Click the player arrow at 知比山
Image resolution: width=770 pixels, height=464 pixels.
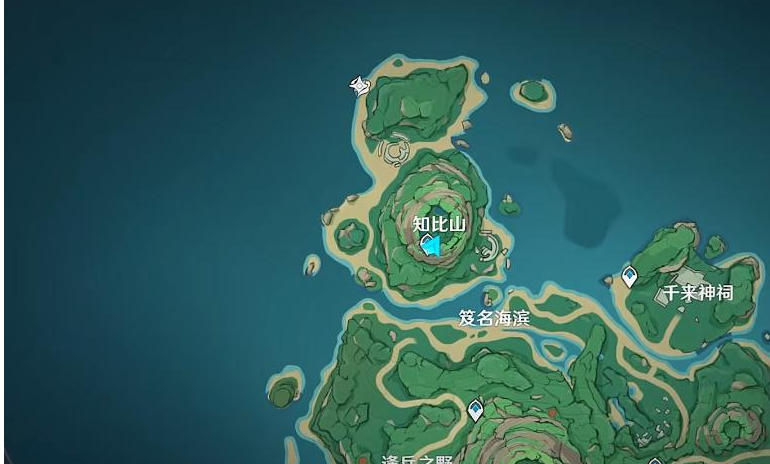tap(432, 245)
